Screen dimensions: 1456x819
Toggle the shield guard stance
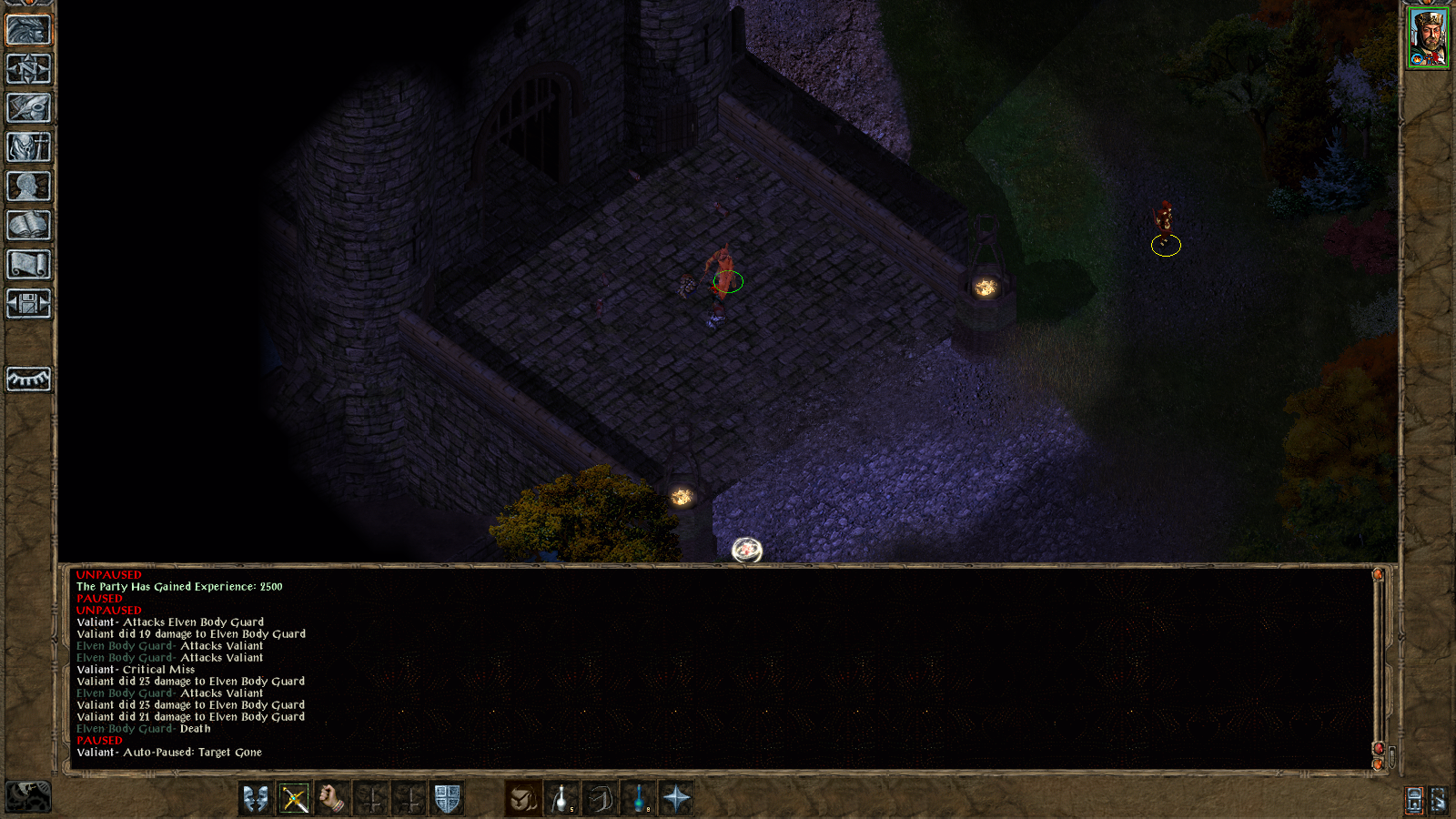coord(448,797)
